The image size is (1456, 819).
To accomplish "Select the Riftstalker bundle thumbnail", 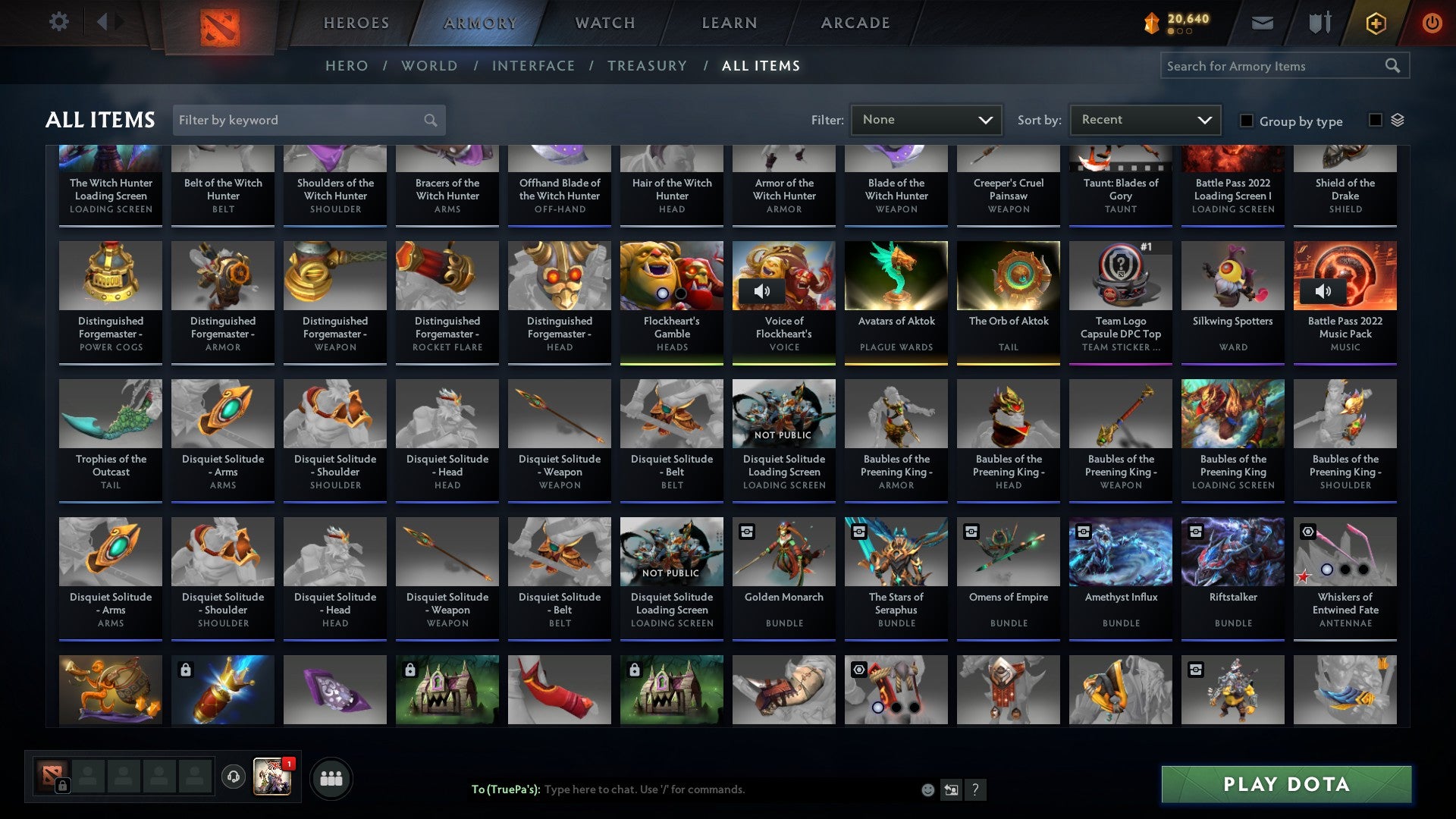I will click(x=1232, y=552).
